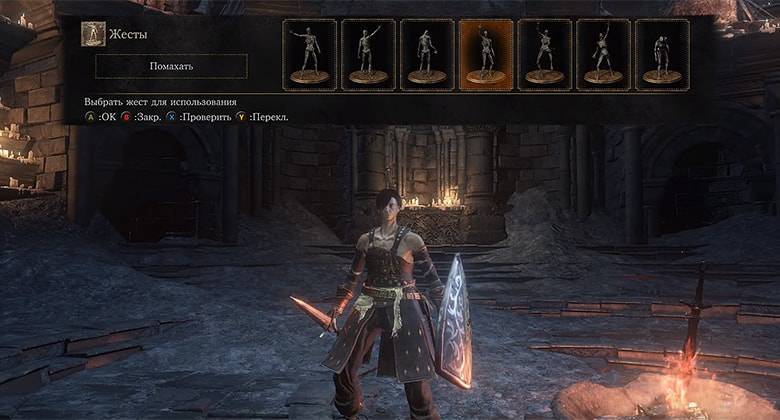The image size is (780, 420).
Task: Select the highlighted orange gesture slot
Action: (x=485, y=55)
